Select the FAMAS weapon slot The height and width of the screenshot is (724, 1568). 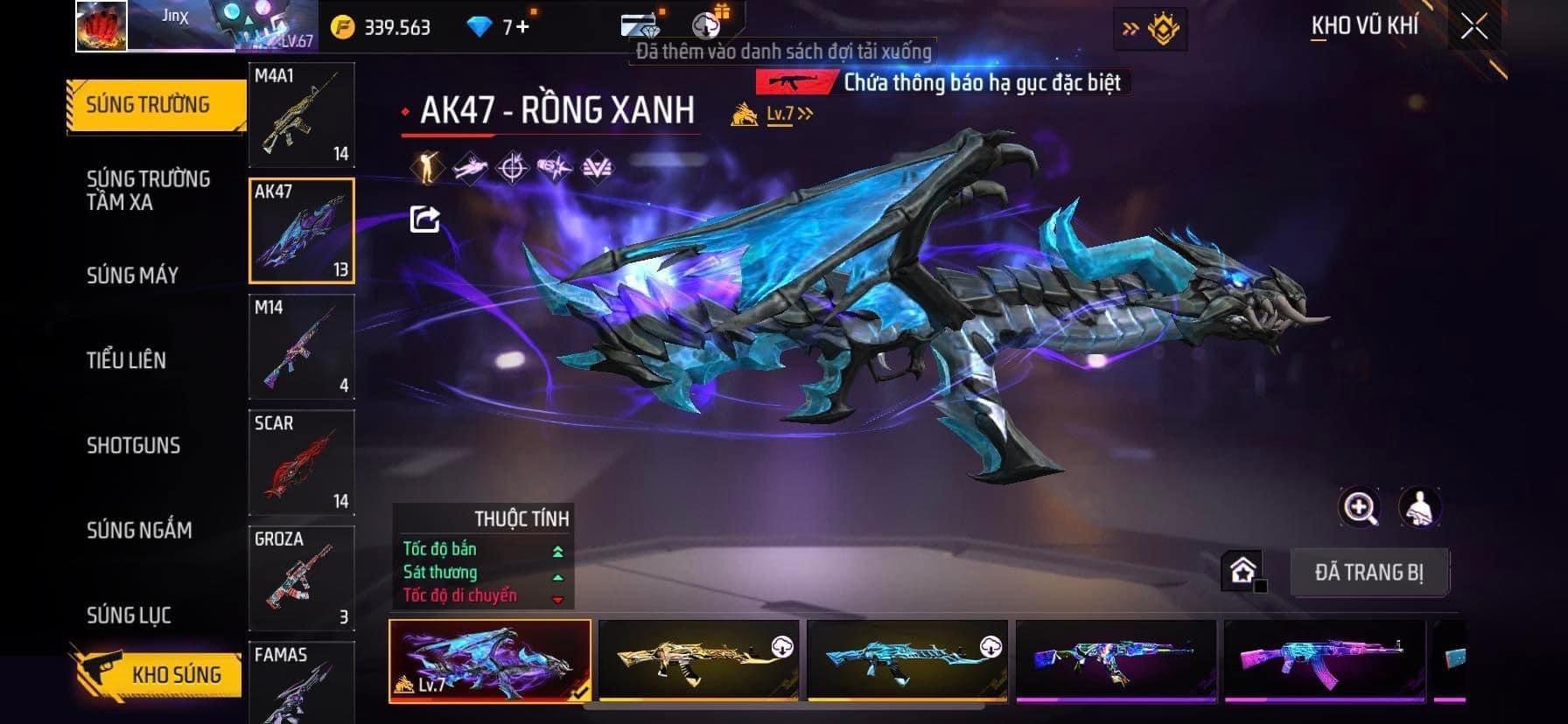302,682
